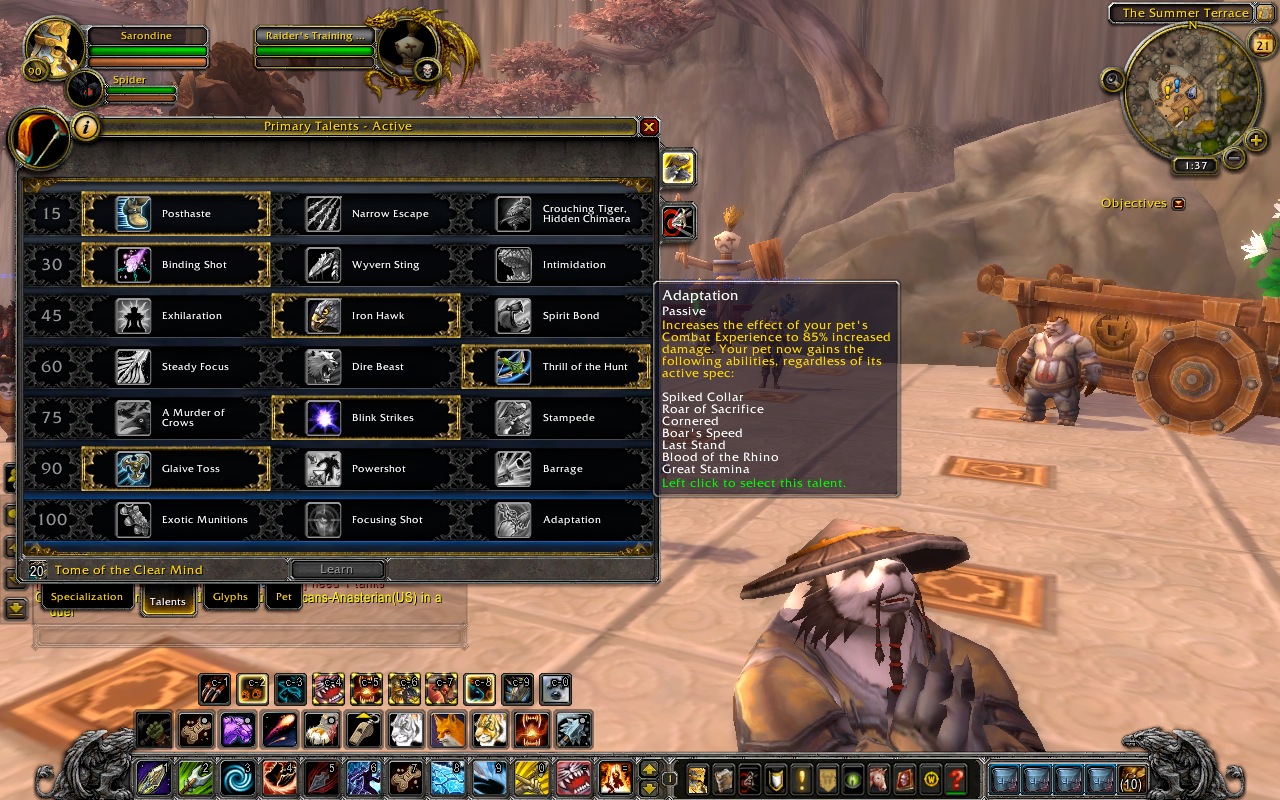
Task: Click the talent info 'i' button
Action: (87, 127)
